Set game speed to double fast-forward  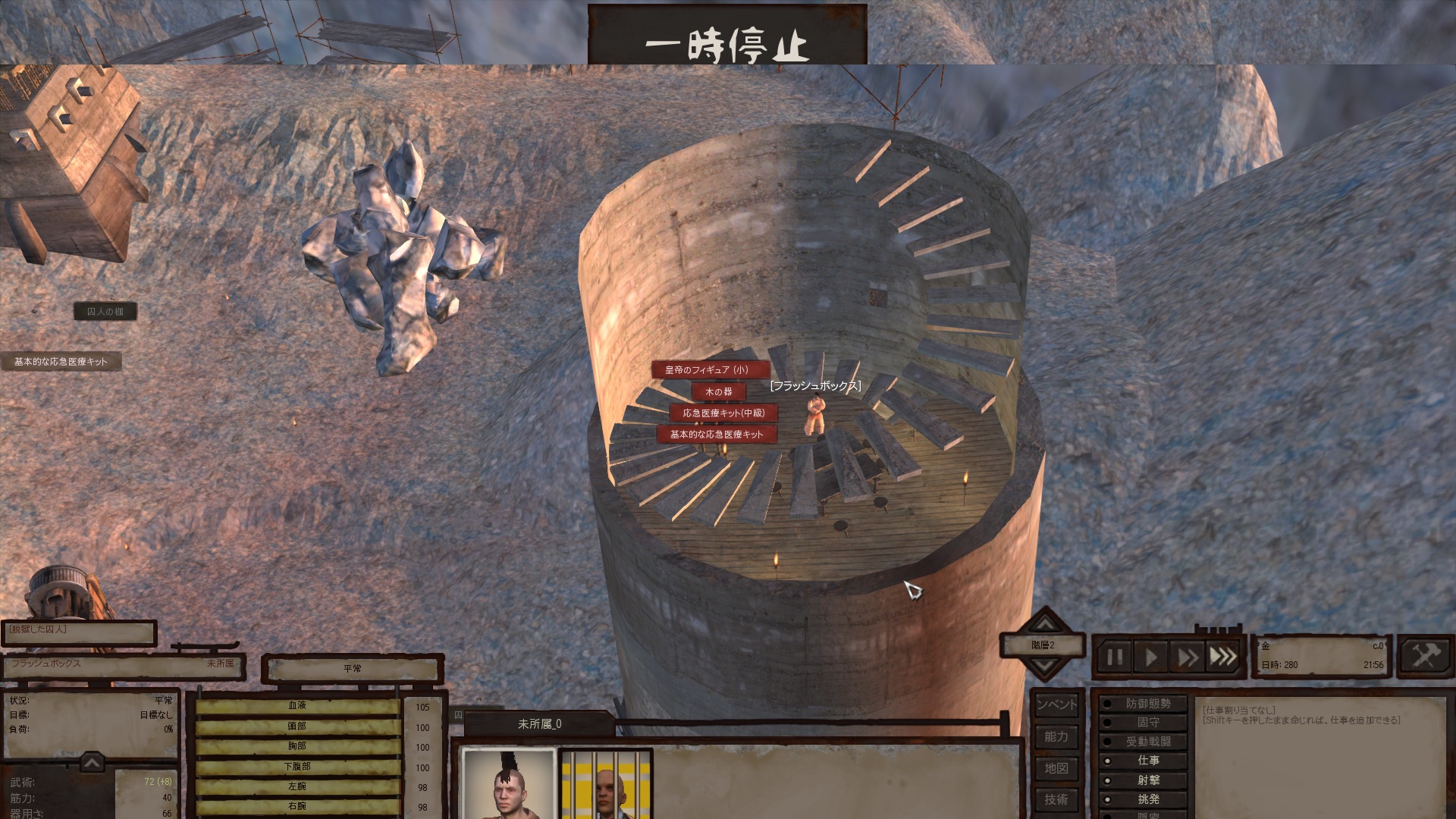coord(1187,657)
